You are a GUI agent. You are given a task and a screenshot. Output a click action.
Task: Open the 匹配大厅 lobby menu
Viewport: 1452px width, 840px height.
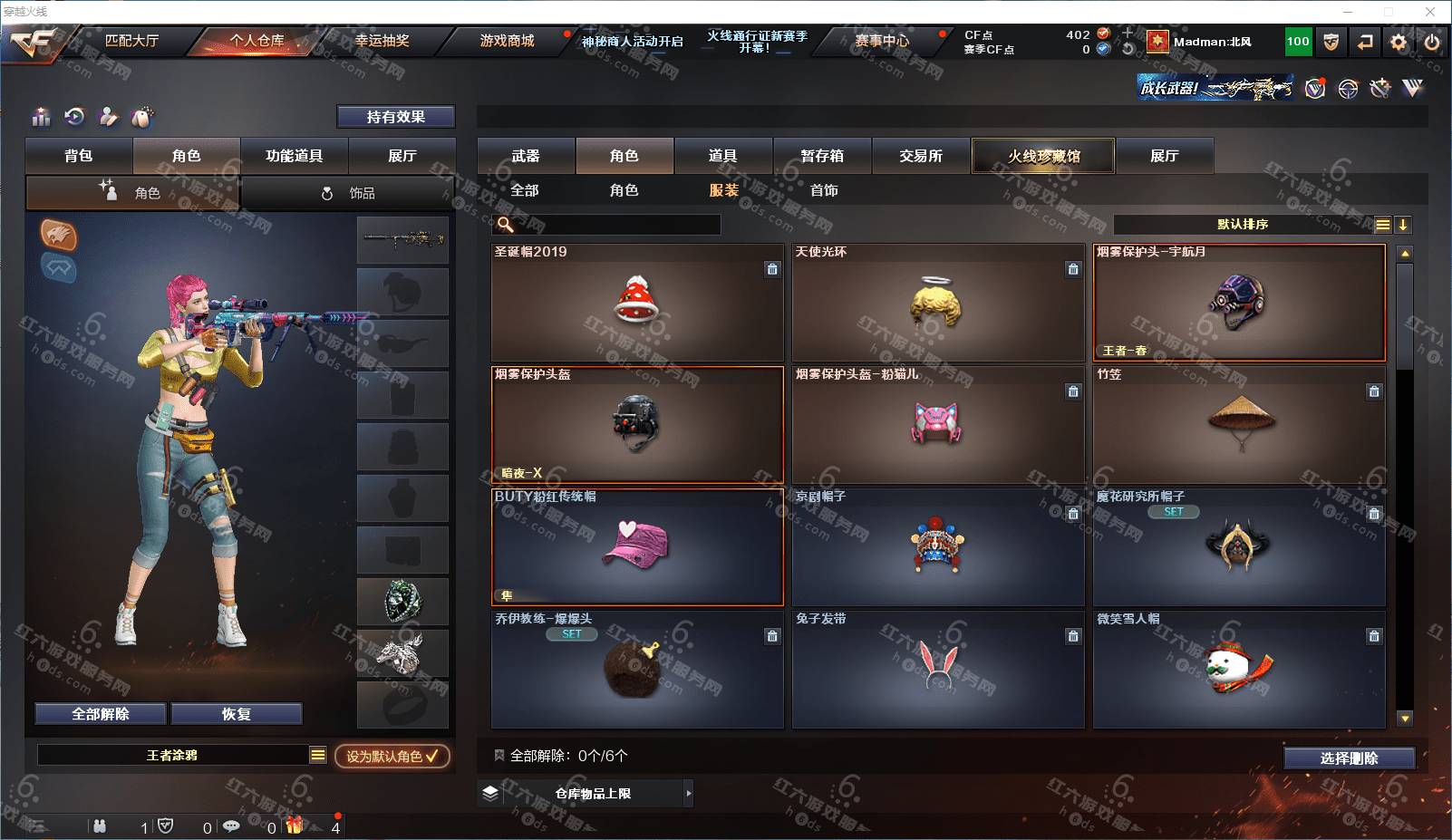click(131, 41)
